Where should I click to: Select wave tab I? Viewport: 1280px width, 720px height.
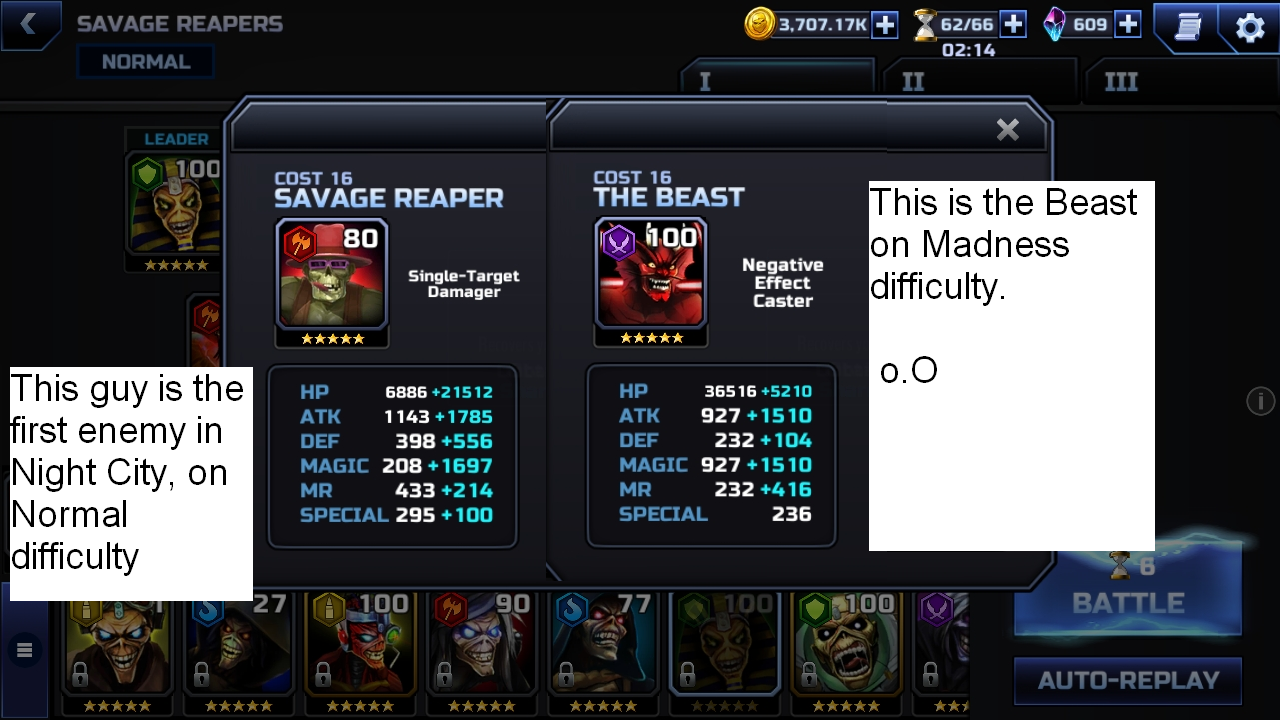(705, 82)
